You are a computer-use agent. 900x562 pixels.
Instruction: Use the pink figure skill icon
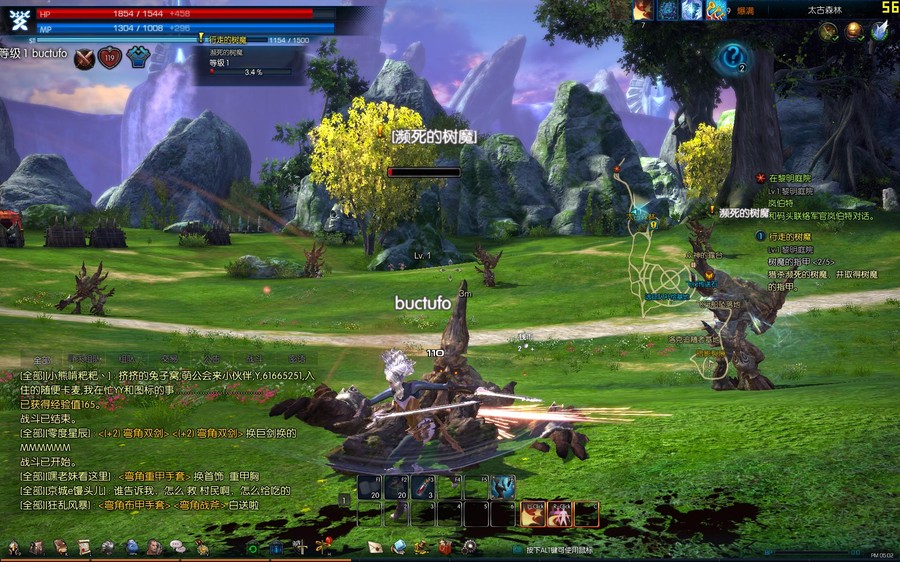pos(560,513)
